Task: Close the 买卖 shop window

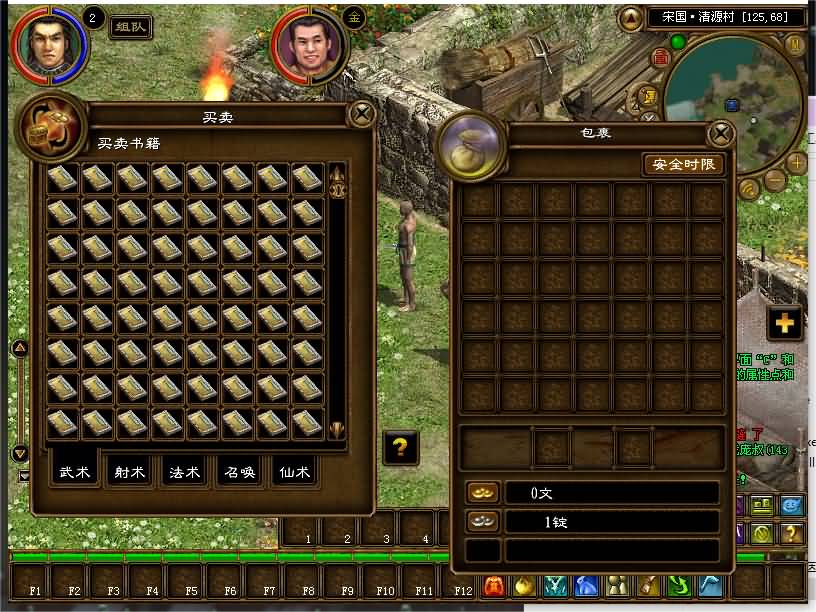Action: click(360, 115)
